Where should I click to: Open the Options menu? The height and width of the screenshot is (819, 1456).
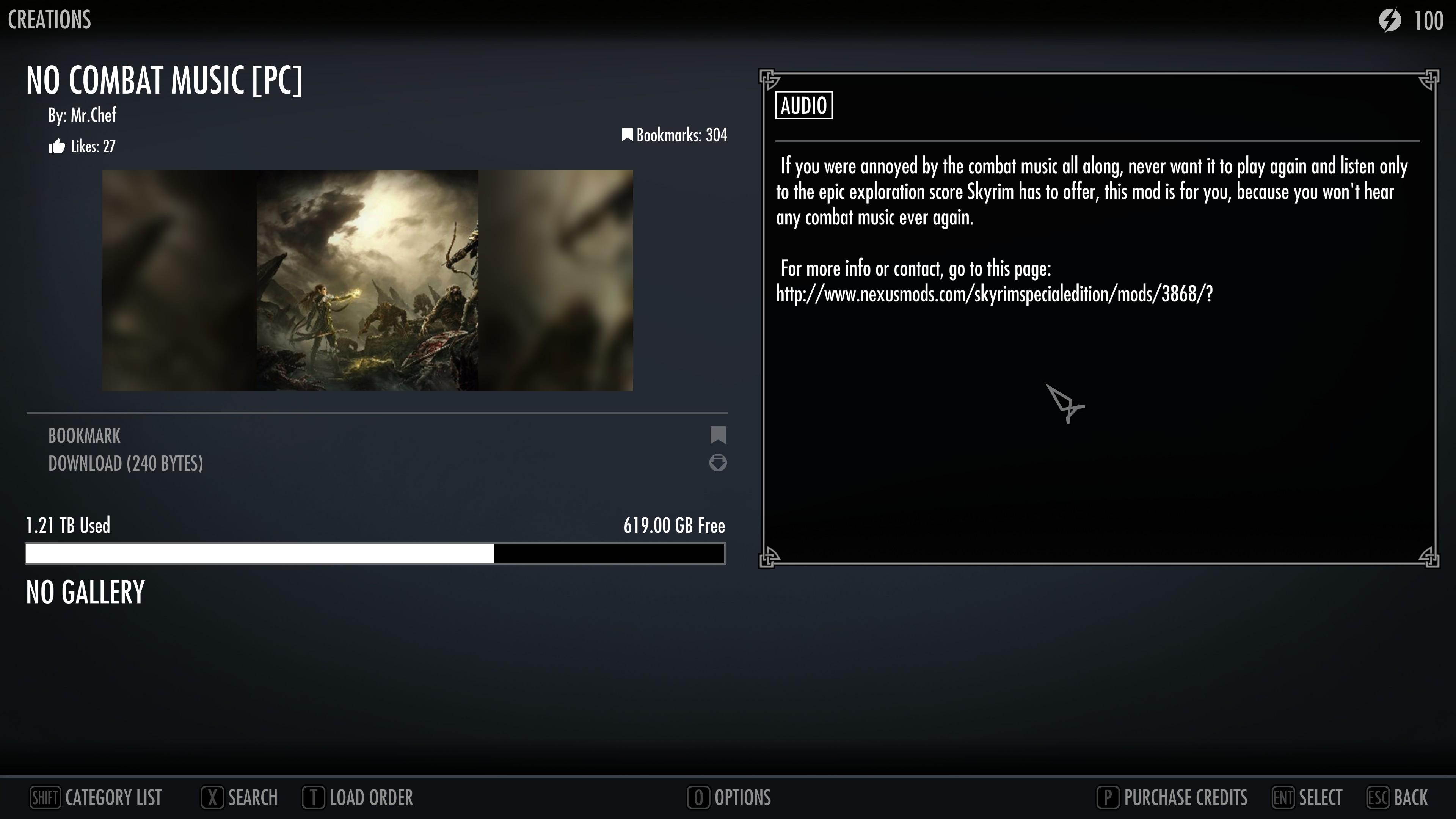[x=729, y=797]
